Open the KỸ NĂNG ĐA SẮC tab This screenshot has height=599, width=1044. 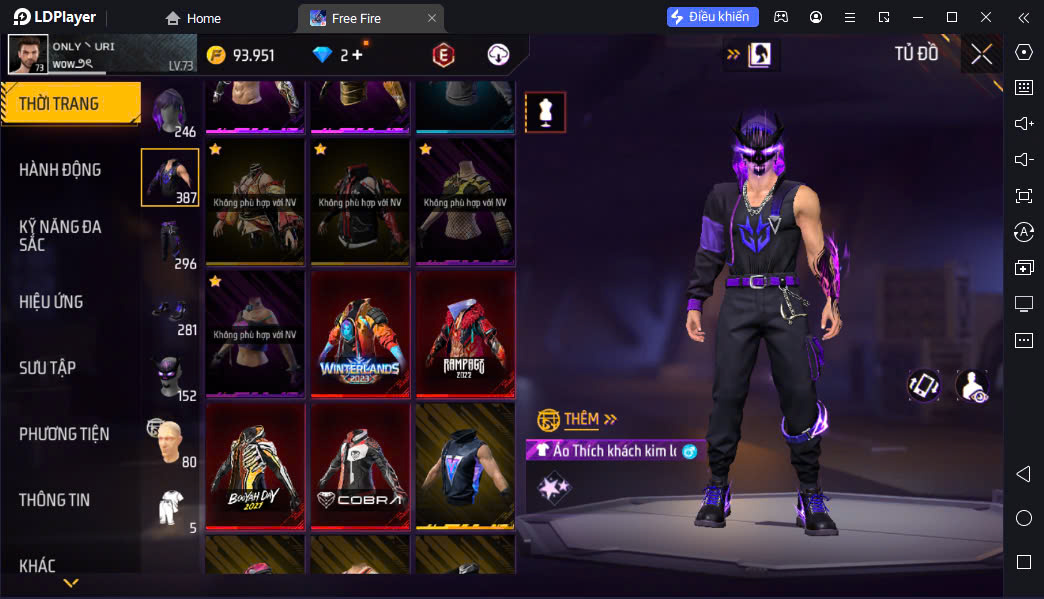tap(60, 235)
